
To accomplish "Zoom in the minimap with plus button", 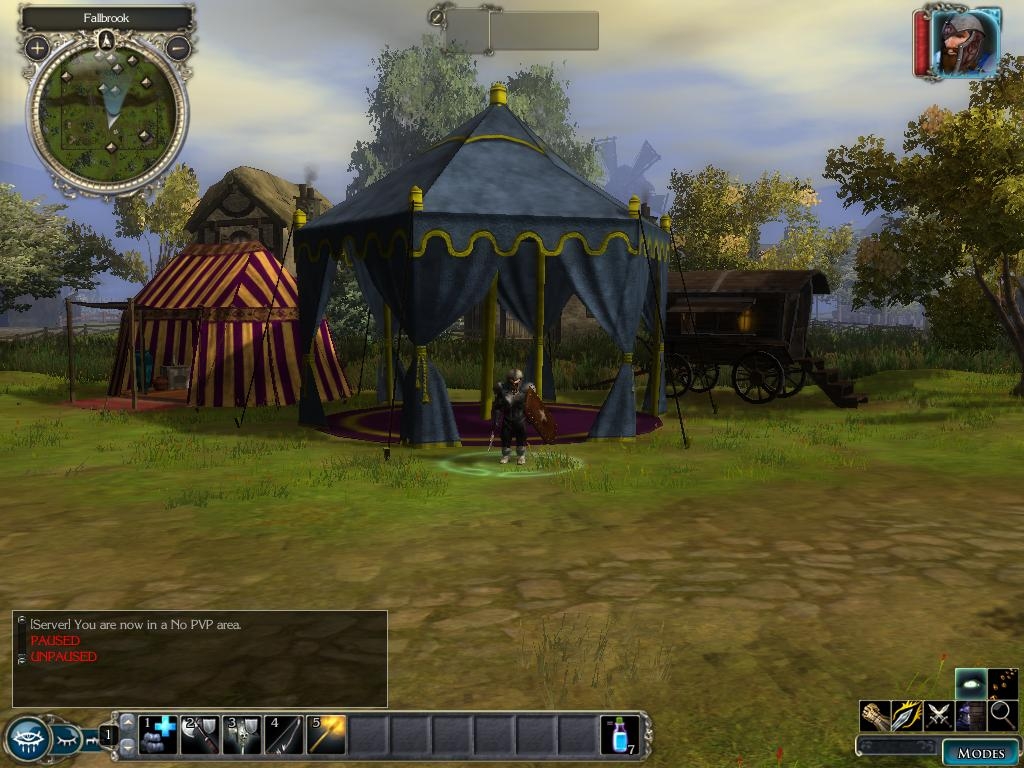I will click(38, 47).
